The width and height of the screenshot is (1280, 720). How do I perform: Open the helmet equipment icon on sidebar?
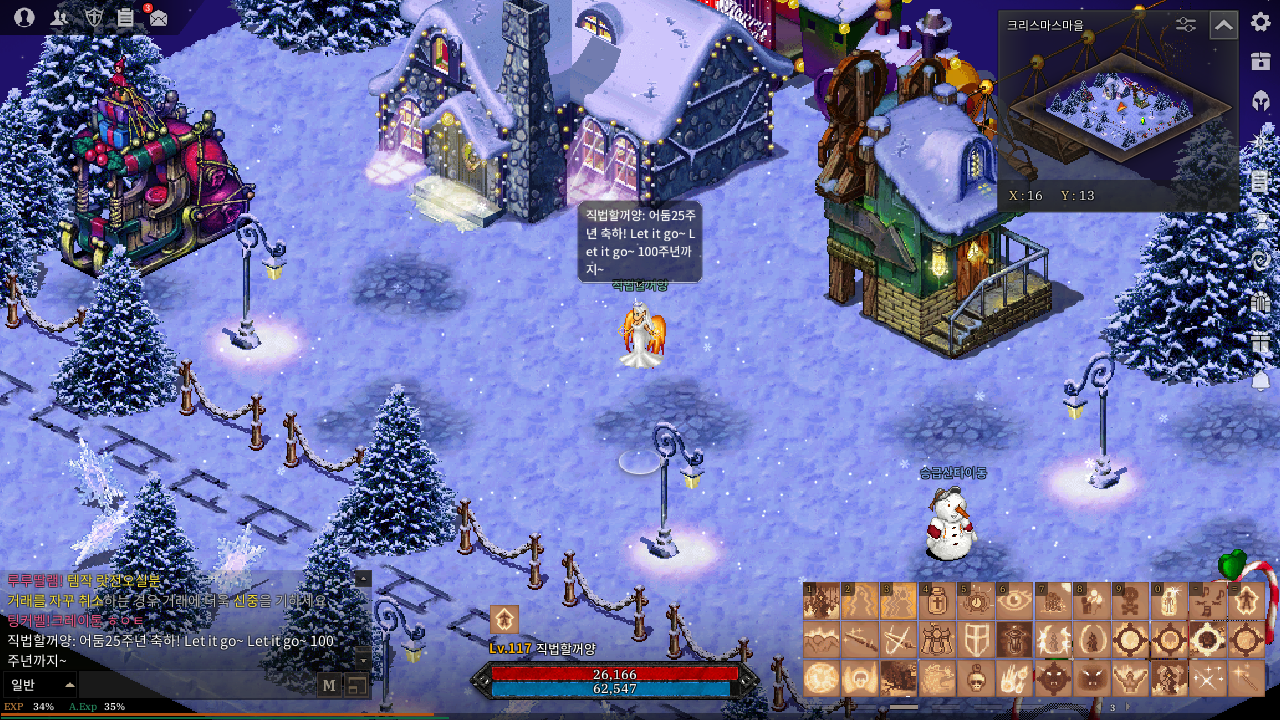pos(1260,100)
